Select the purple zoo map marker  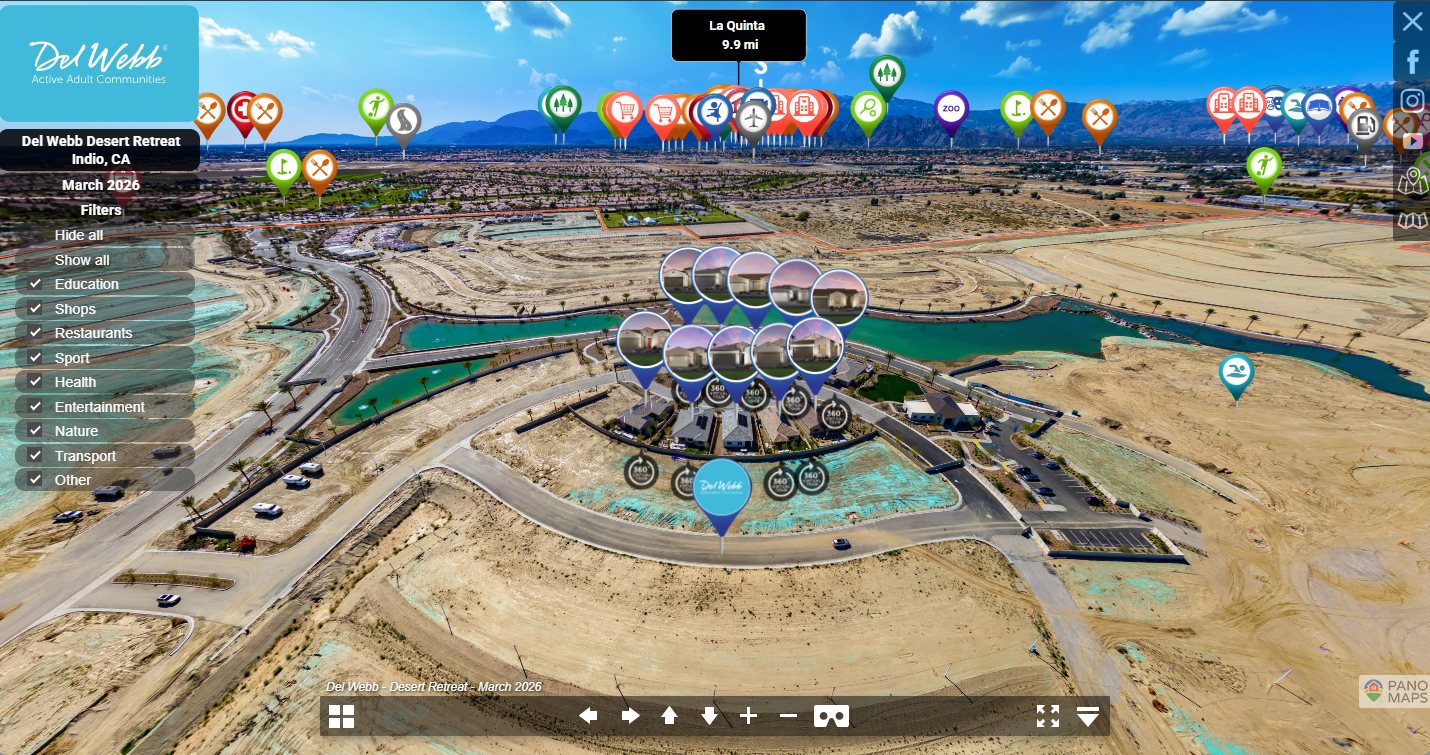coord(951,109)
